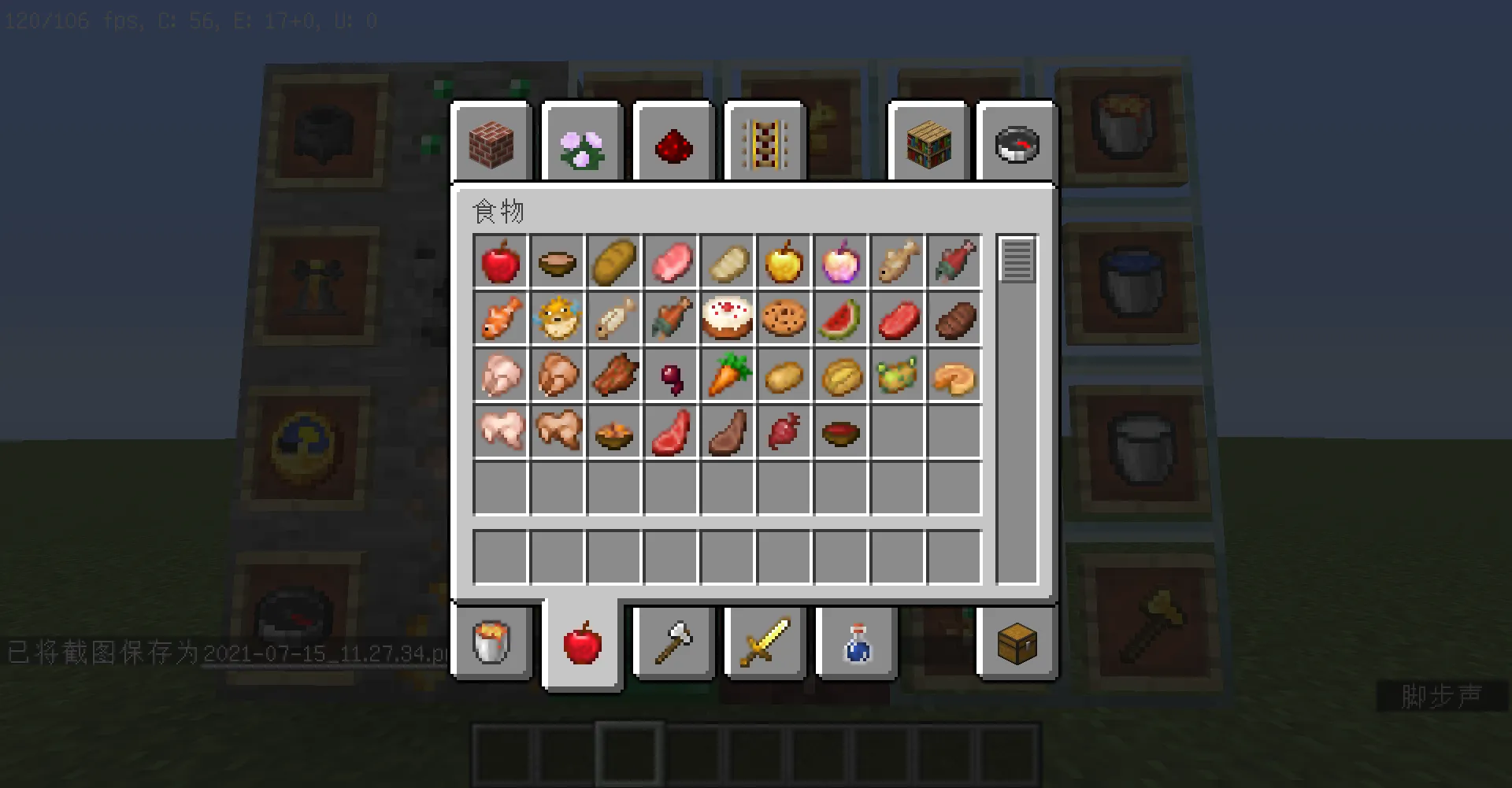Grab the carrot item

tap(728, 376)
